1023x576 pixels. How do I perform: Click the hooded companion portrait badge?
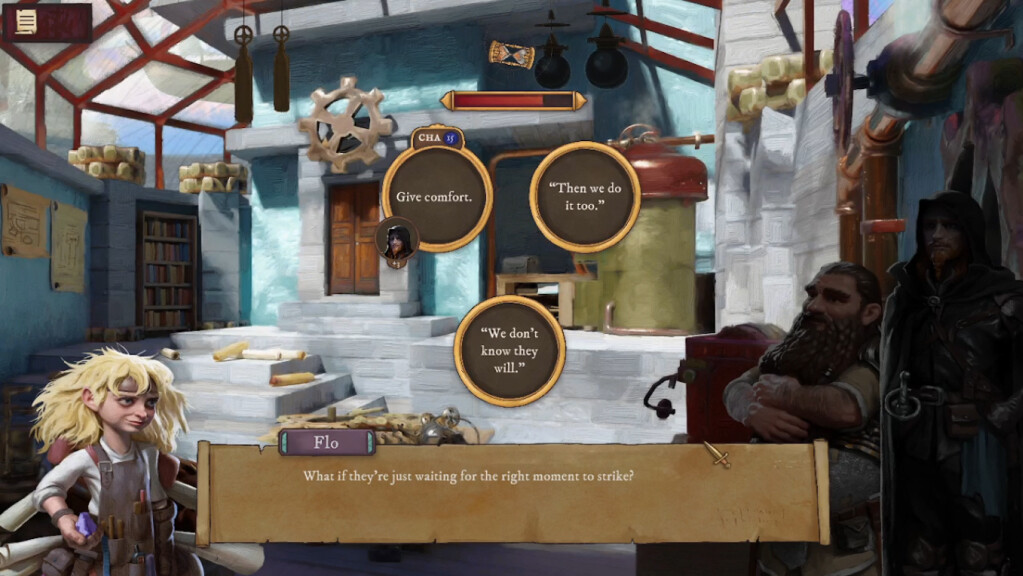[397, 242]
